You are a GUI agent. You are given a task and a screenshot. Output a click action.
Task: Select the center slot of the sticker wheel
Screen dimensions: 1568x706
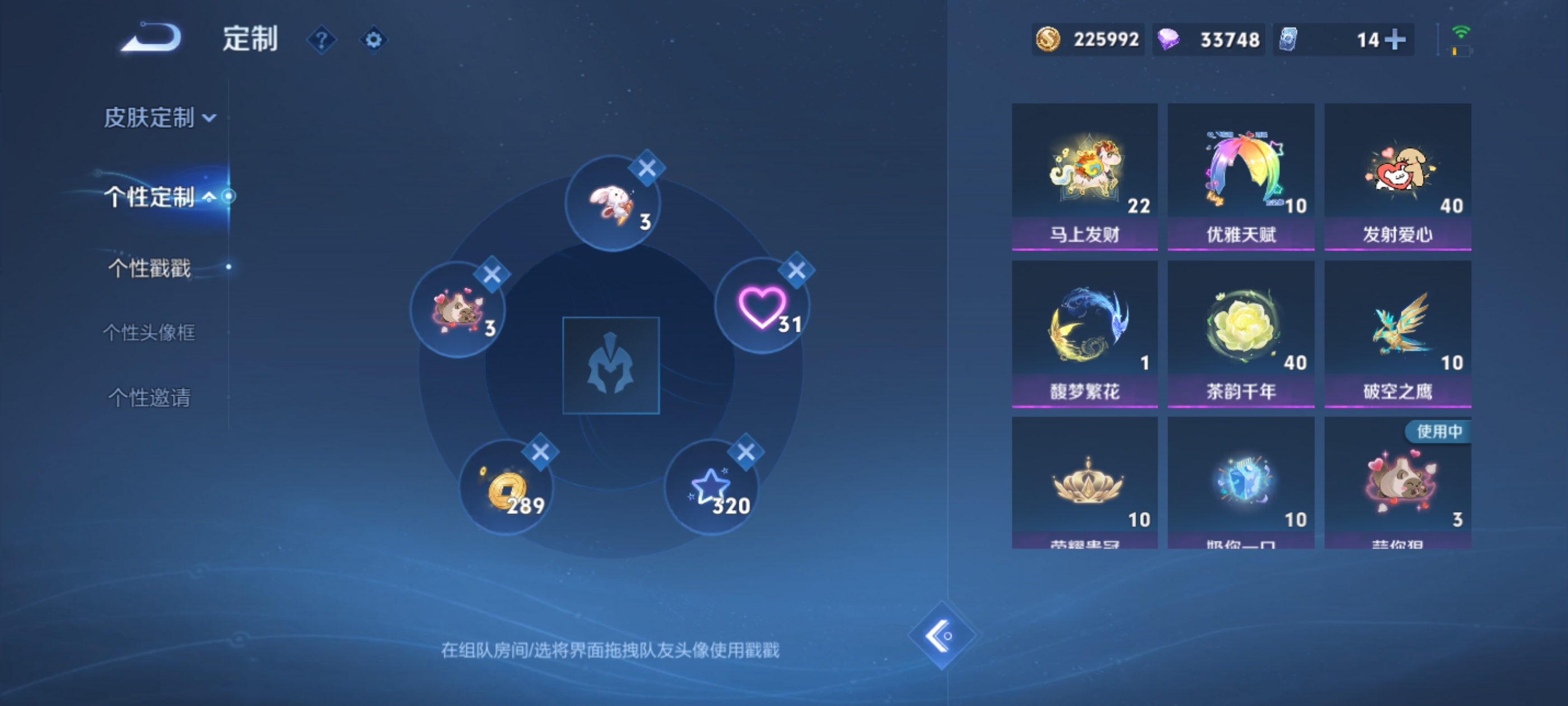(x=611, y=365)
